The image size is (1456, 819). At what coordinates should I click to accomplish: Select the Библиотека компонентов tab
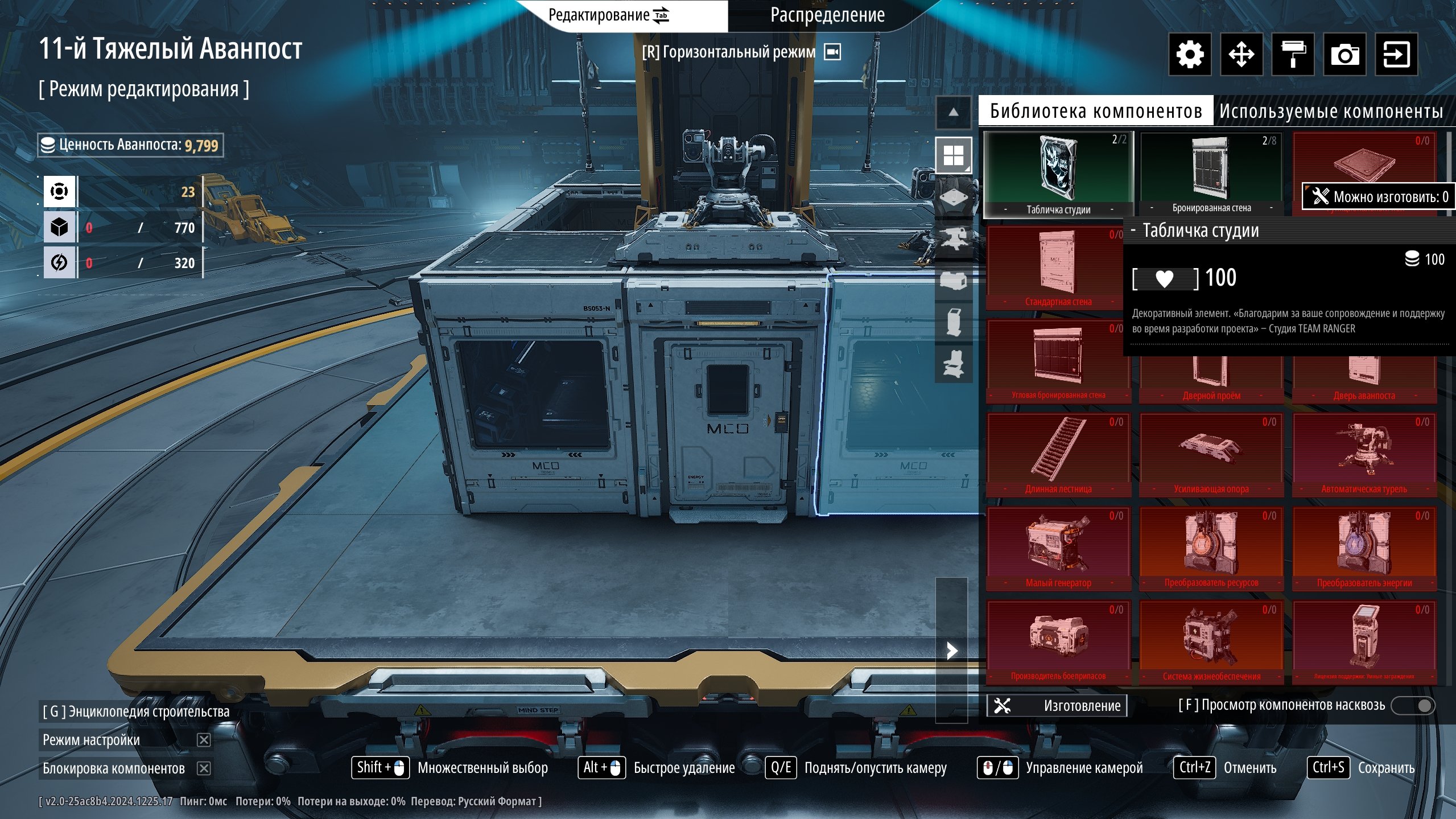point(1096,111)
